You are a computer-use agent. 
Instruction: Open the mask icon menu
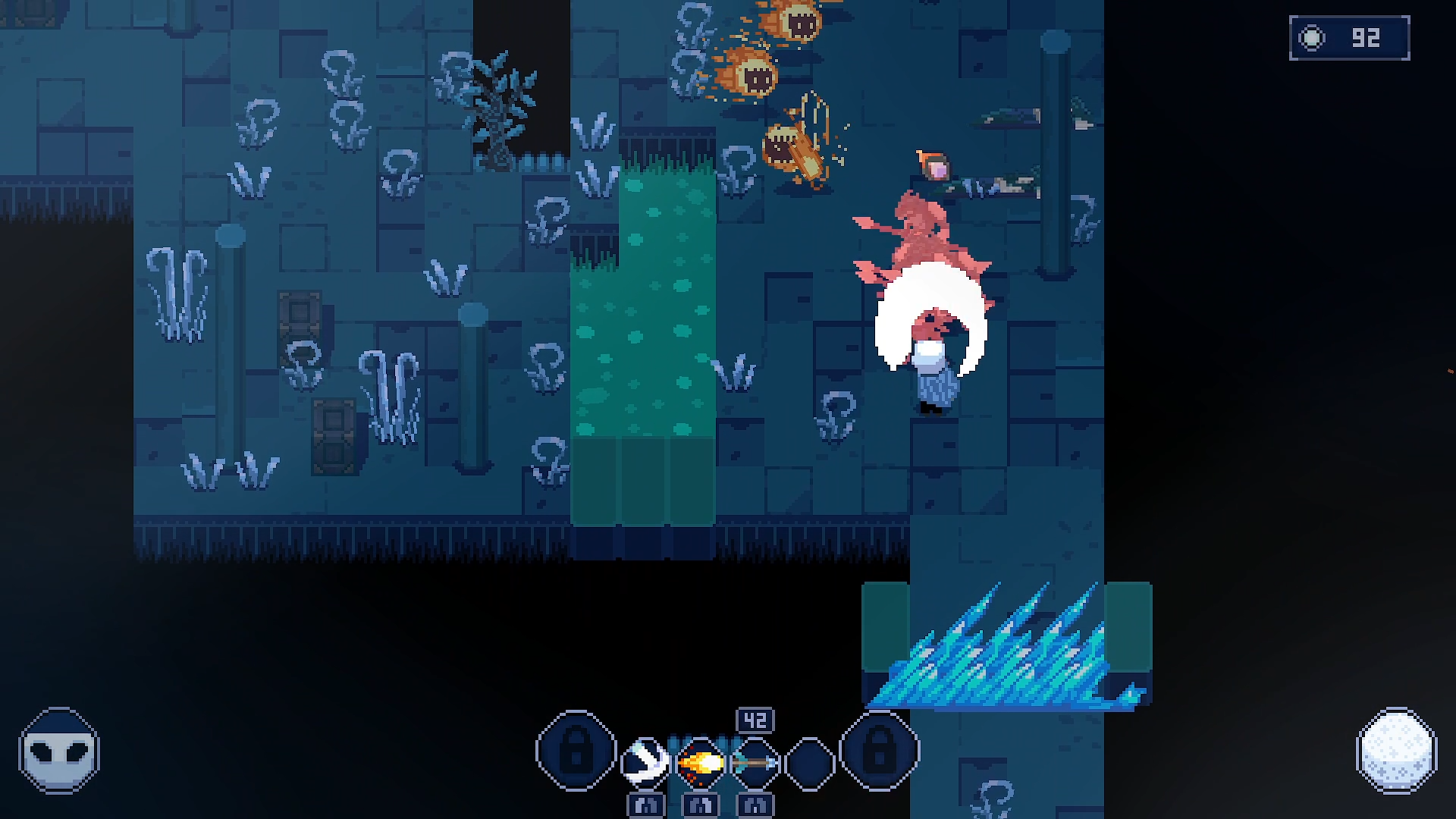(x=59, y=751)
